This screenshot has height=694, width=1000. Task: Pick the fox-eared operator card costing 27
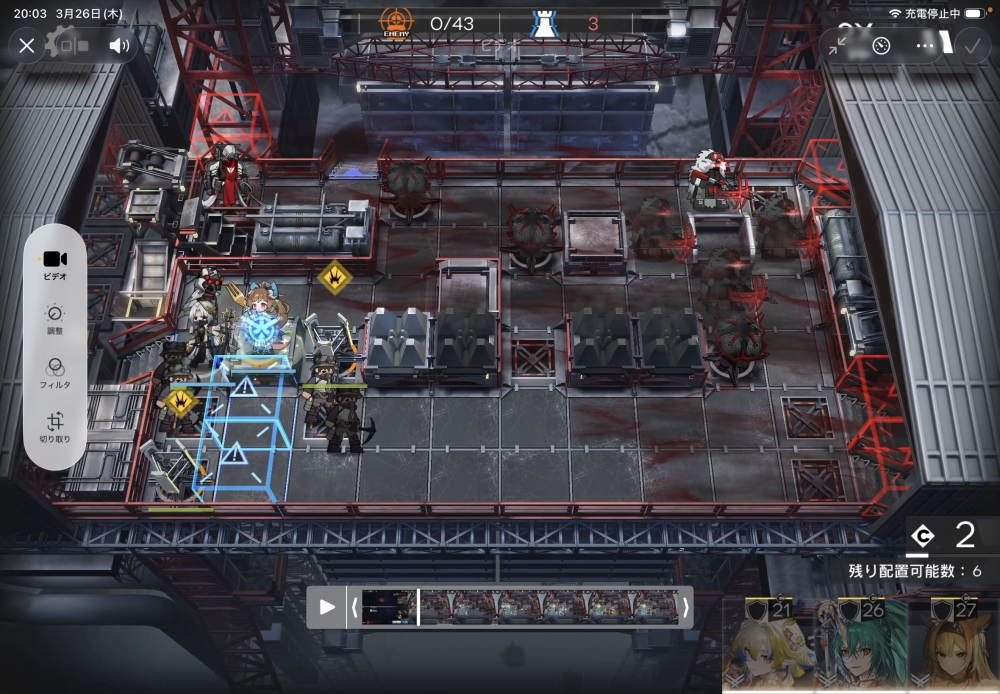tap(955, 648)
